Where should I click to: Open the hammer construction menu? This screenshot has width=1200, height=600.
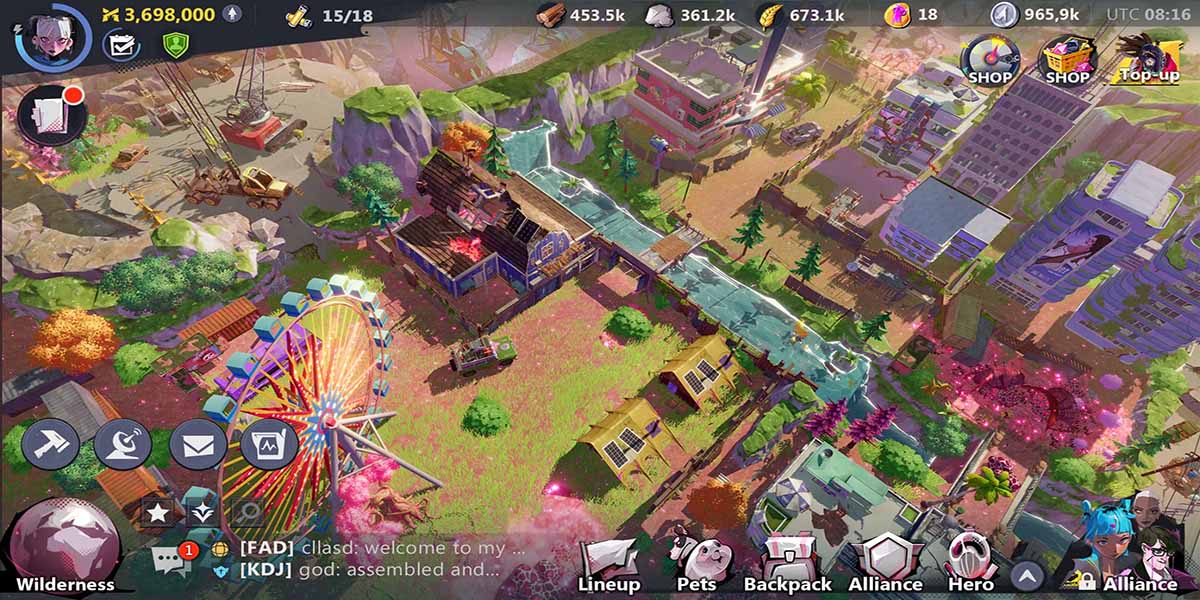coord(51,444)
